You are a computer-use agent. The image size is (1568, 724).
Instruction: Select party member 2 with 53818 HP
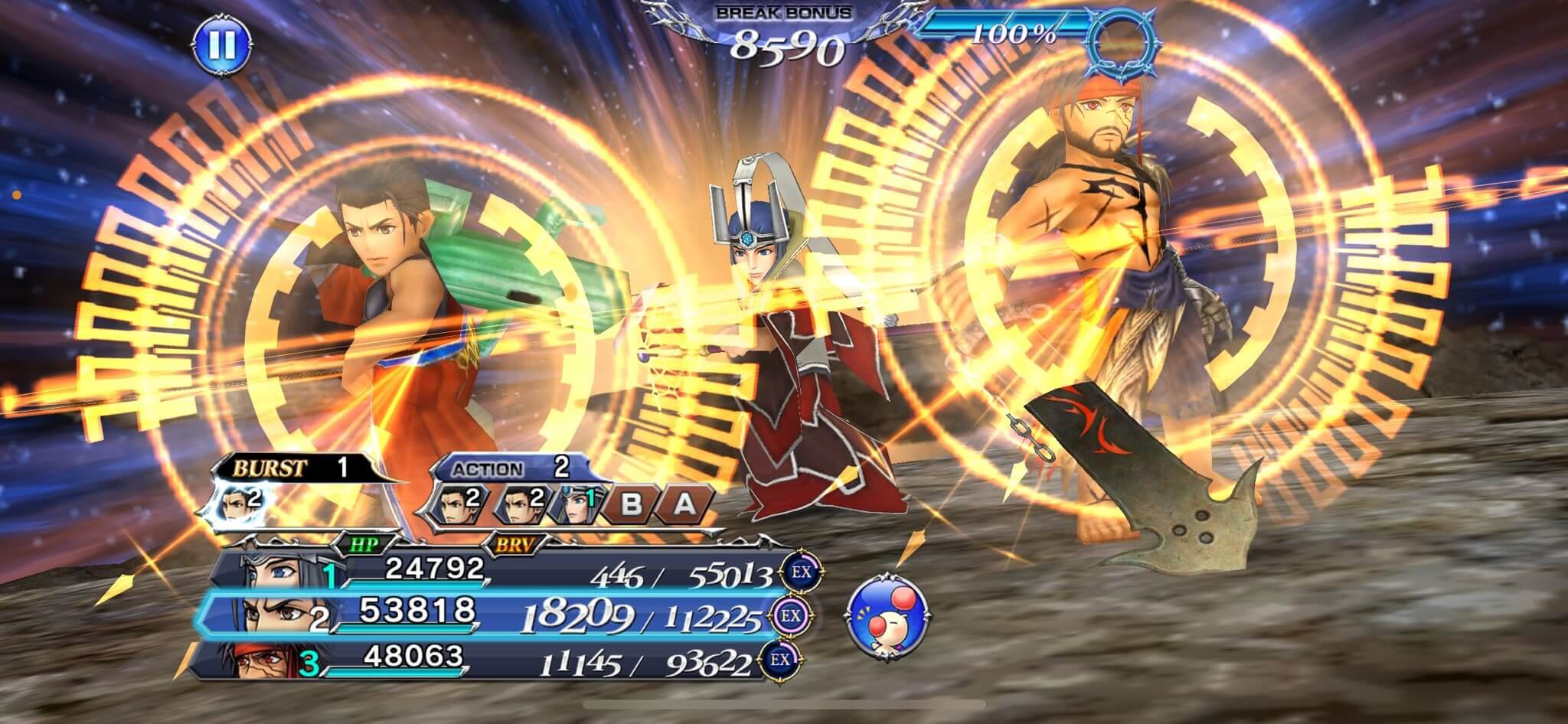490,616
